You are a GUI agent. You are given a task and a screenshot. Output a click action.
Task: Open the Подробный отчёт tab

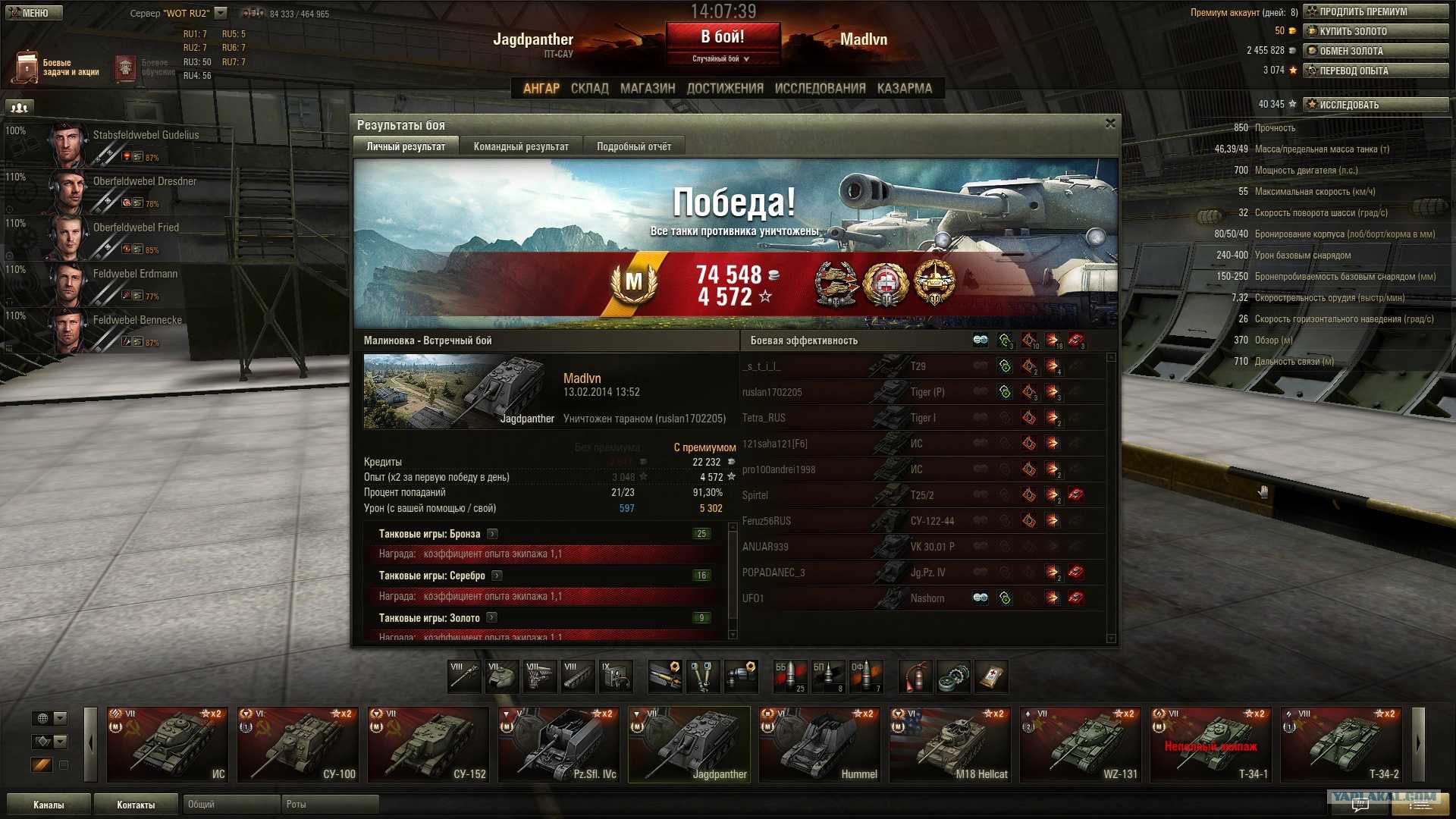coord(633,146)
